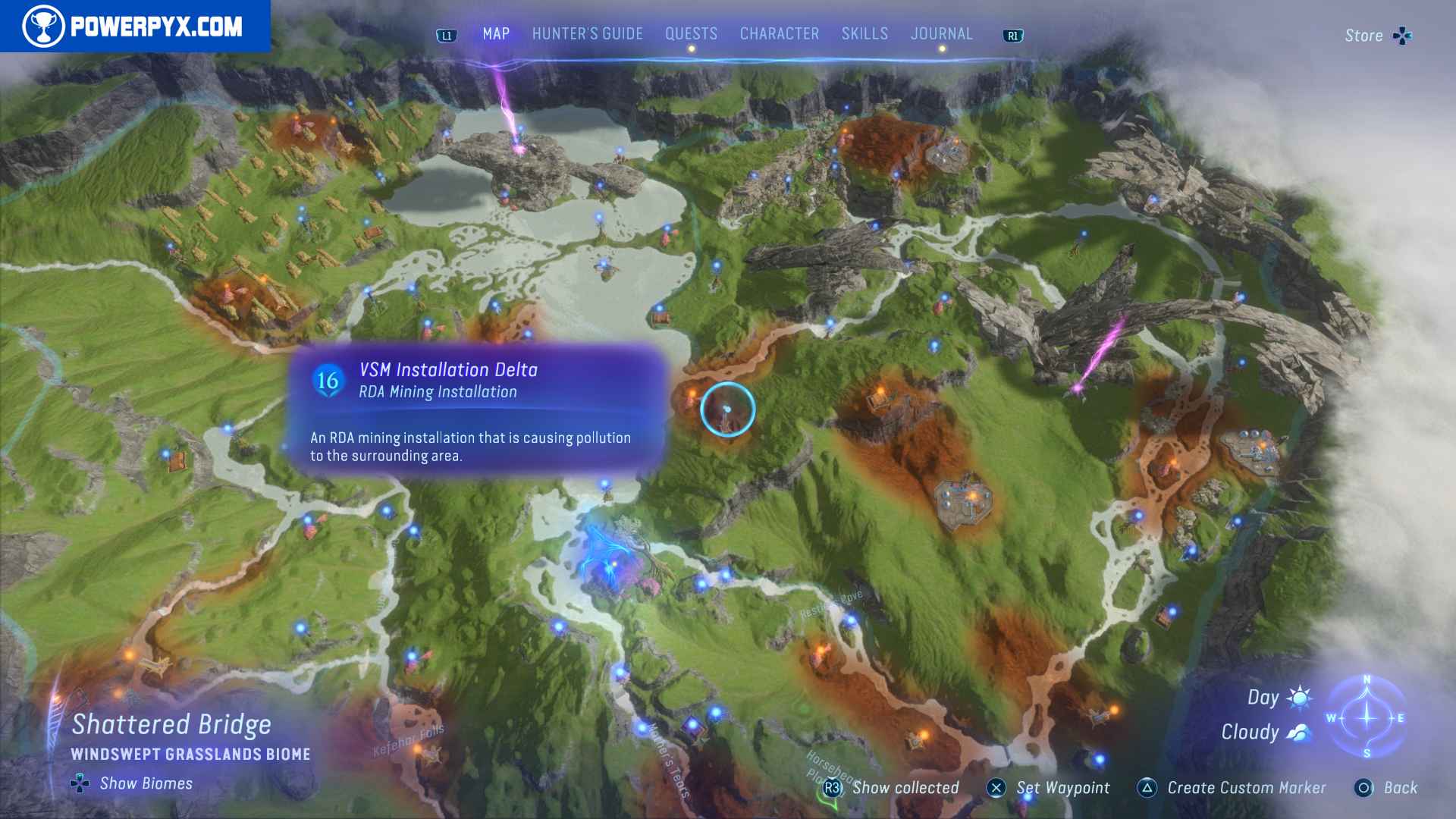Image resolution: width=1456 pixels, height=819 pixels.
Task: Expand the Quests panel
Action: (x=690, y=33)
